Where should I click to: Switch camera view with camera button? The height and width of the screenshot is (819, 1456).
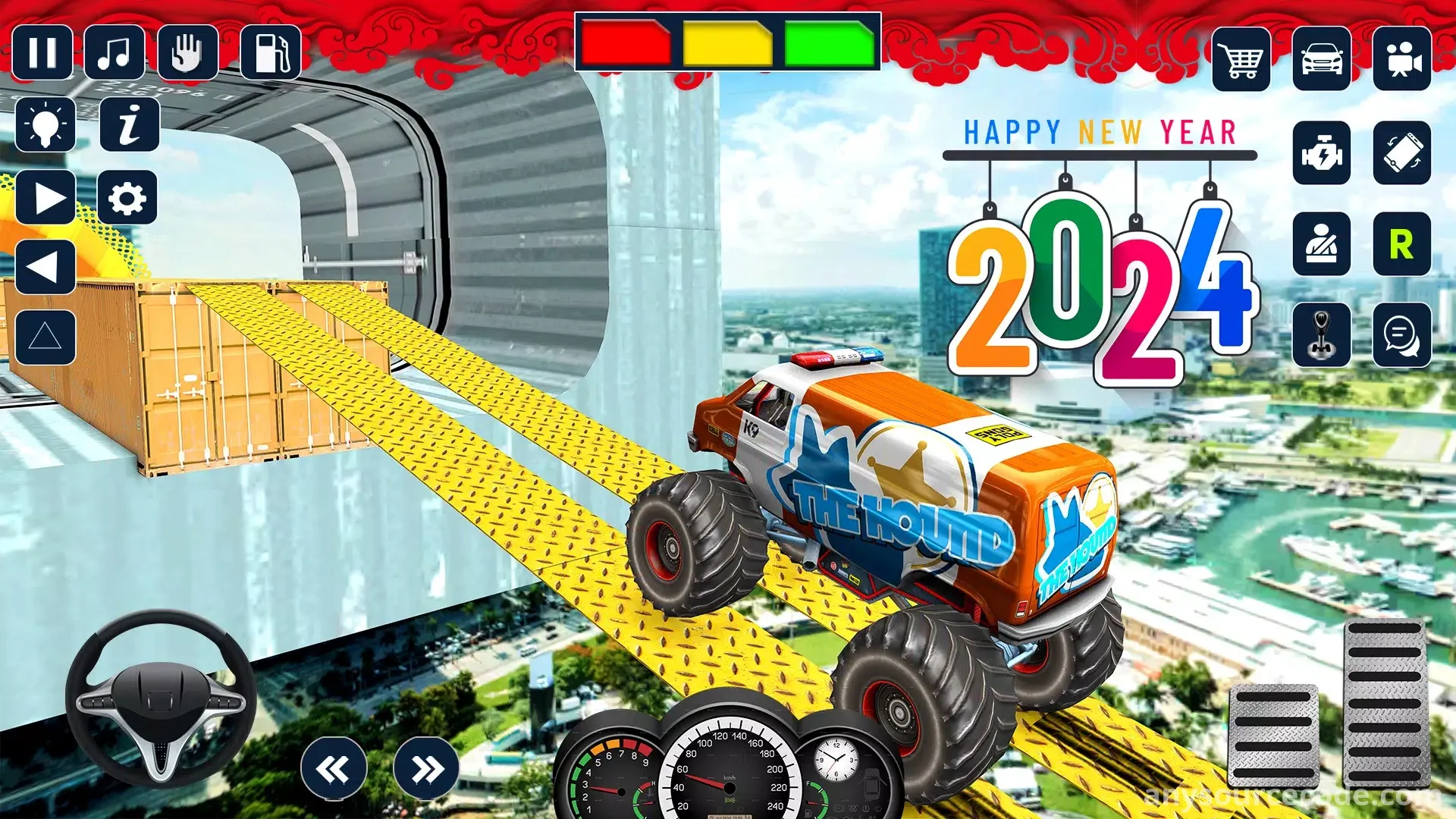[x=1402, y=59]
